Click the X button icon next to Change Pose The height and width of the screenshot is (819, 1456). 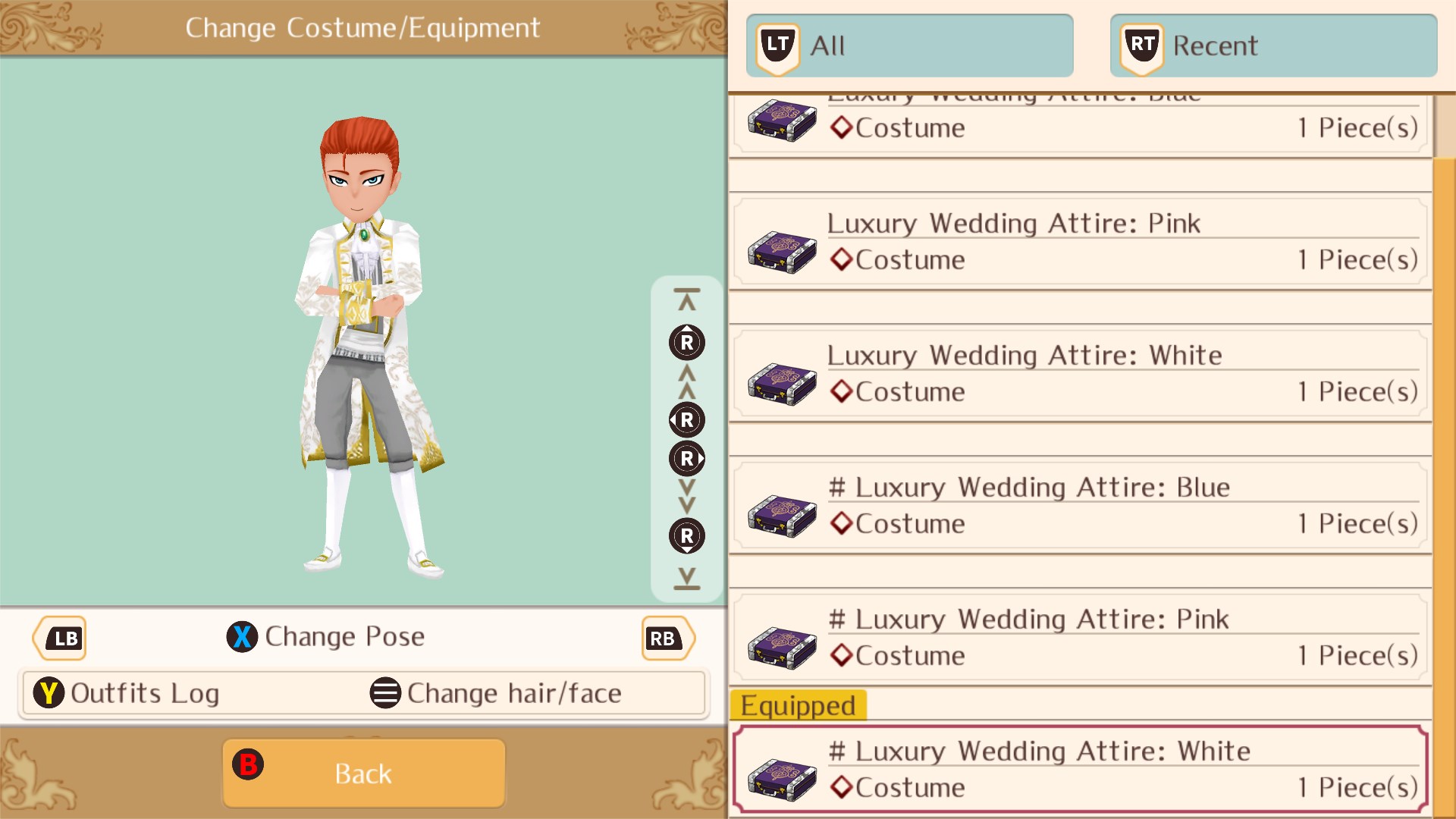[242, 637]
